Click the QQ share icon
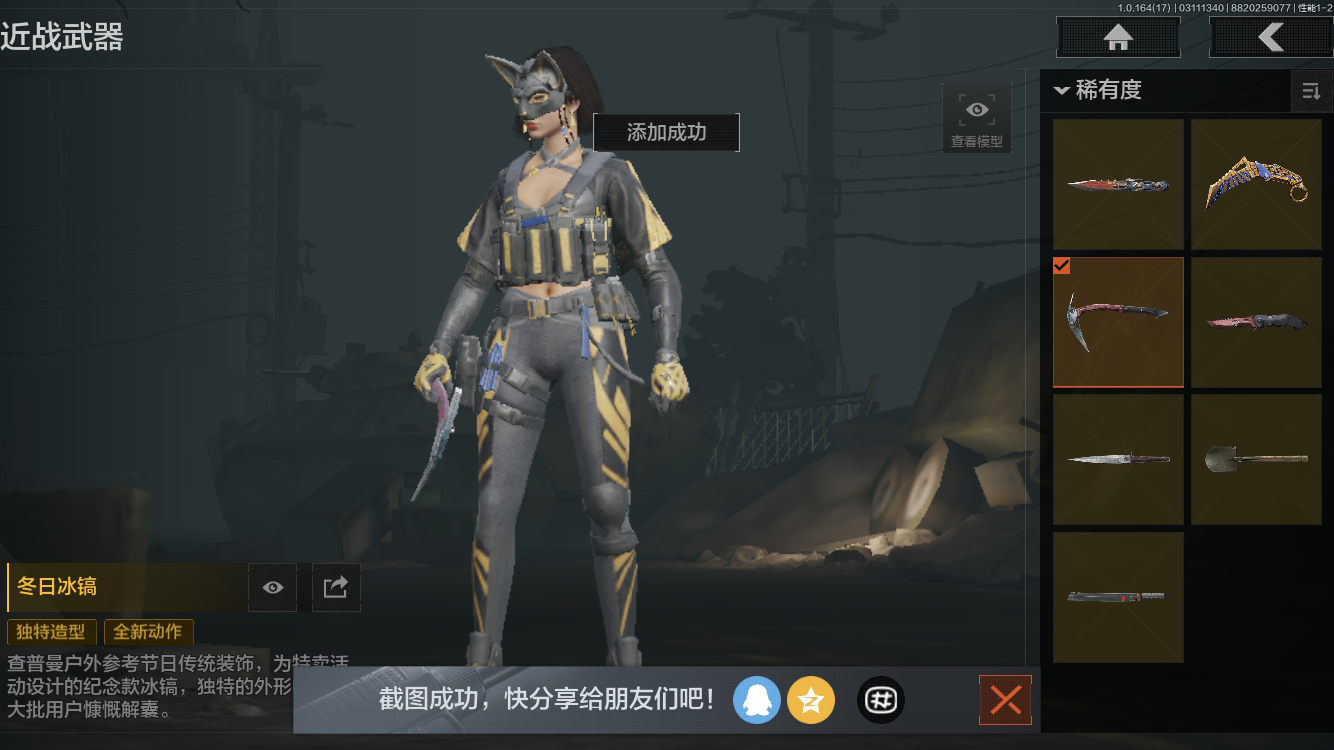The width and height of the screenshot is (1334, 750). click(x=757, y=700)
